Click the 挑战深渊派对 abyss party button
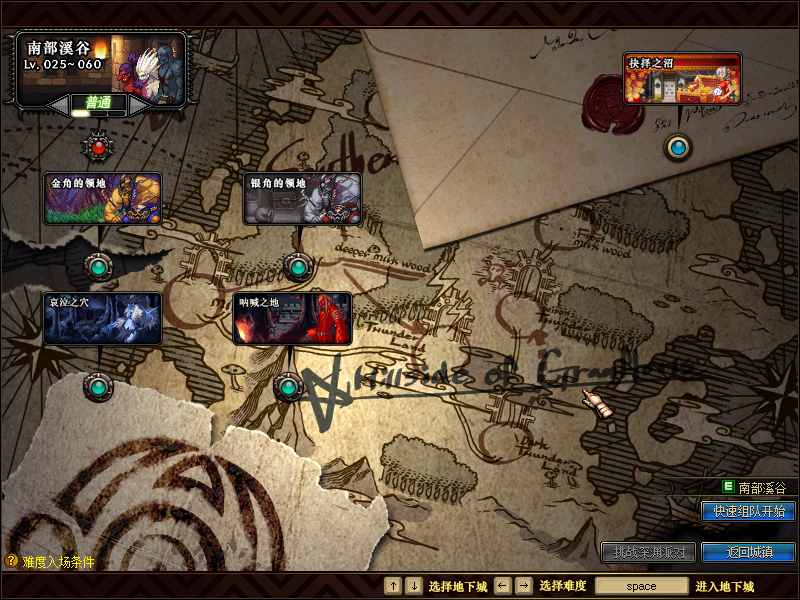This screenshot has height=600, width=800. tap(647, 552)
